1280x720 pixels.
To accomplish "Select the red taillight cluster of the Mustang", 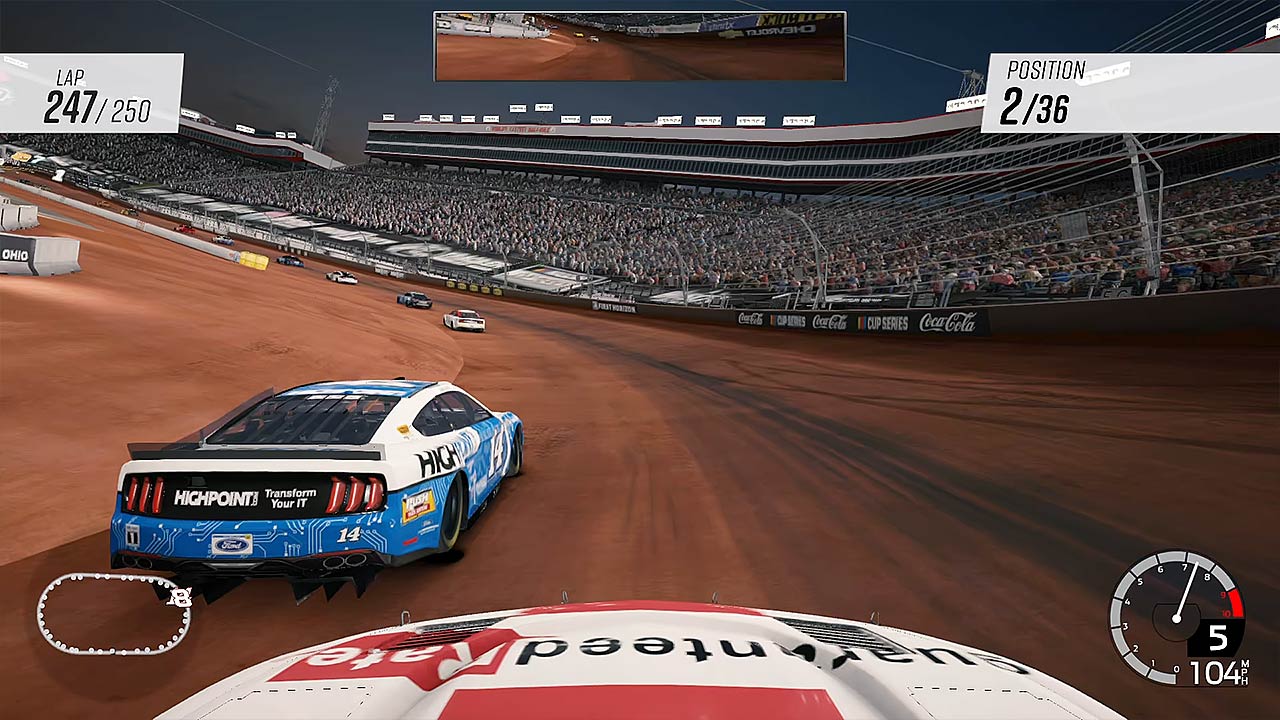I will click(x=147, y=493).
